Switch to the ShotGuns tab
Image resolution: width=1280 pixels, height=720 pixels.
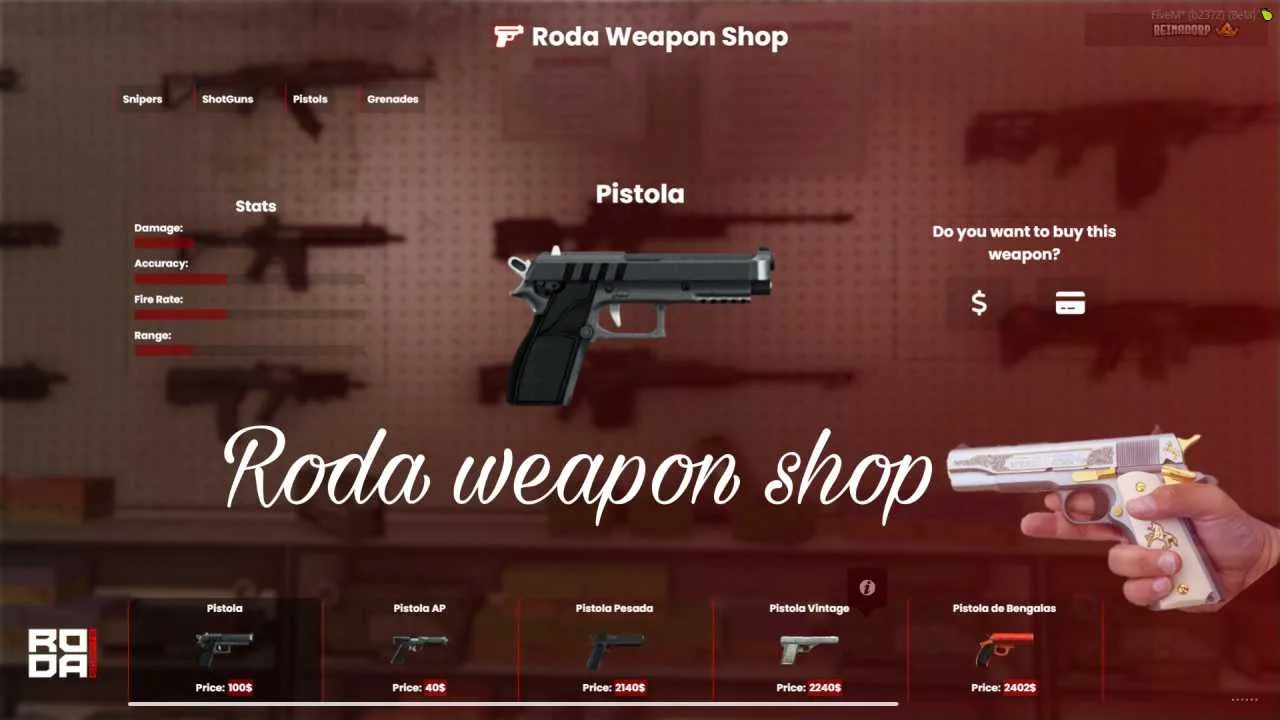(x=227, y=99)
